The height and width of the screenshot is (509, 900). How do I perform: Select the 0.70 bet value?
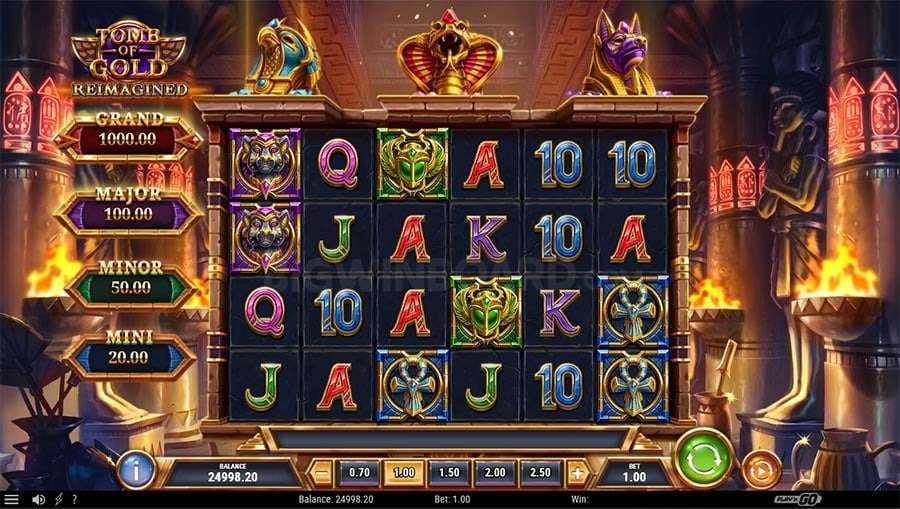click(x=359, y=472)
